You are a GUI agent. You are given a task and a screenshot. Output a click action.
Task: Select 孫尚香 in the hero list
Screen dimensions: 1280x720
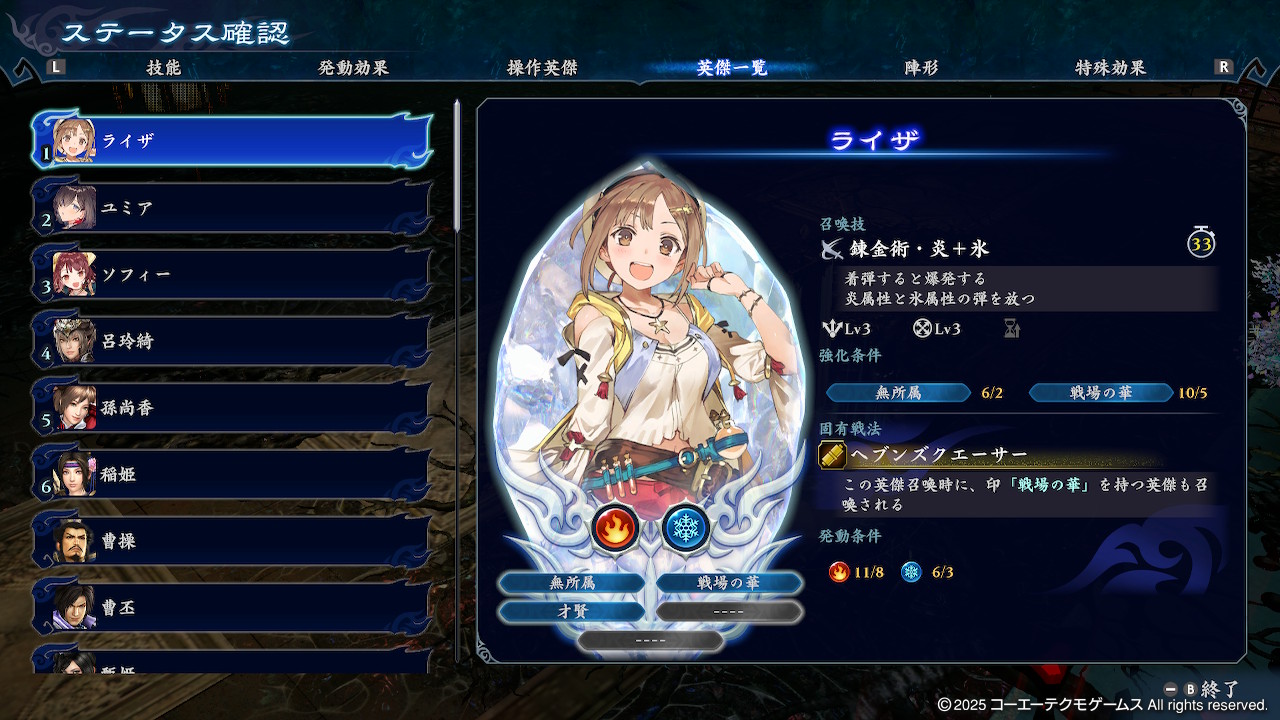[232, 408]
